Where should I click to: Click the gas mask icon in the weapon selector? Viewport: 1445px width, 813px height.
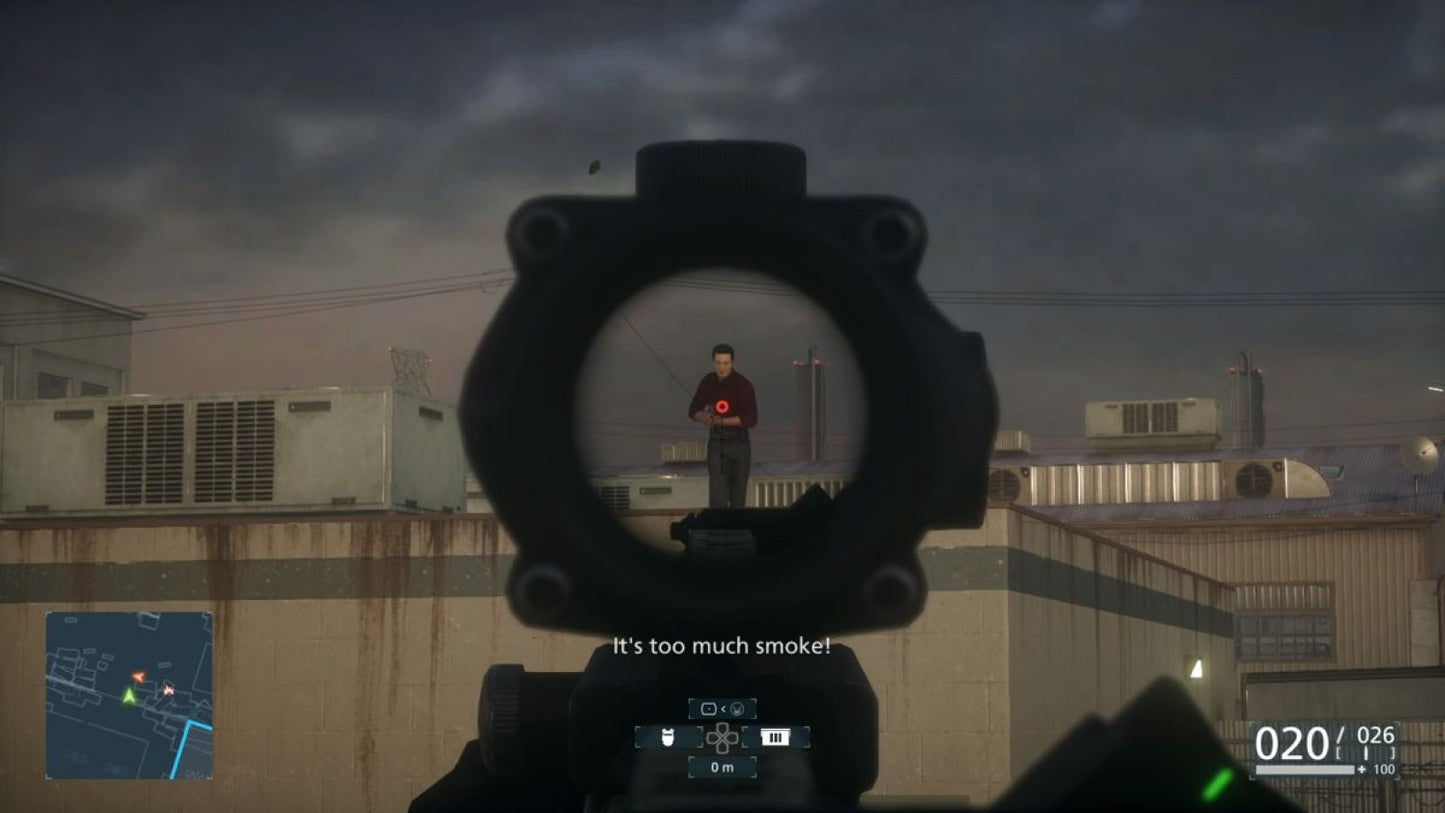(737, 709)
